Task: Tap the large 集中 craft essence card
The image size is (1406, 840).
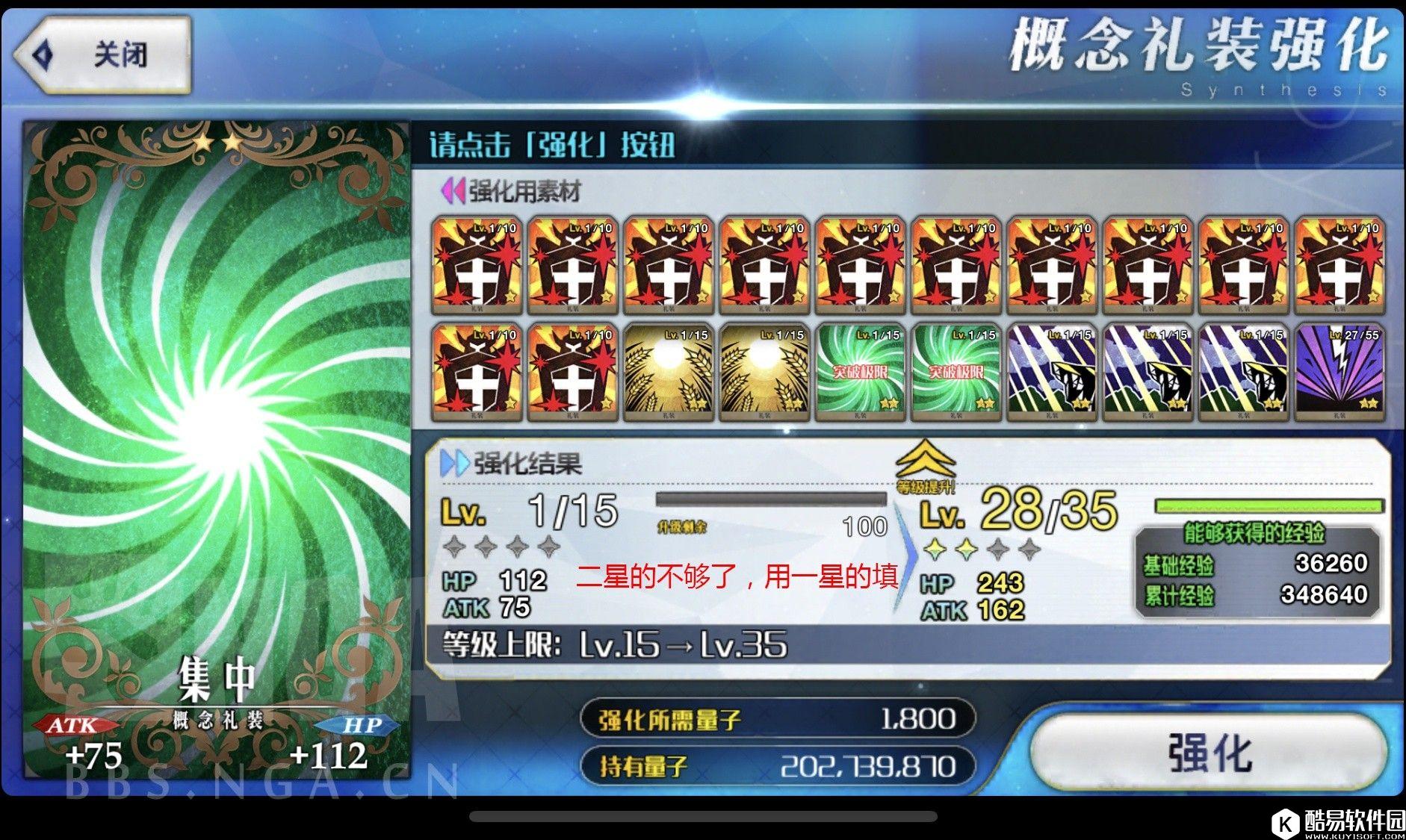Action: [x=217, y=448]
